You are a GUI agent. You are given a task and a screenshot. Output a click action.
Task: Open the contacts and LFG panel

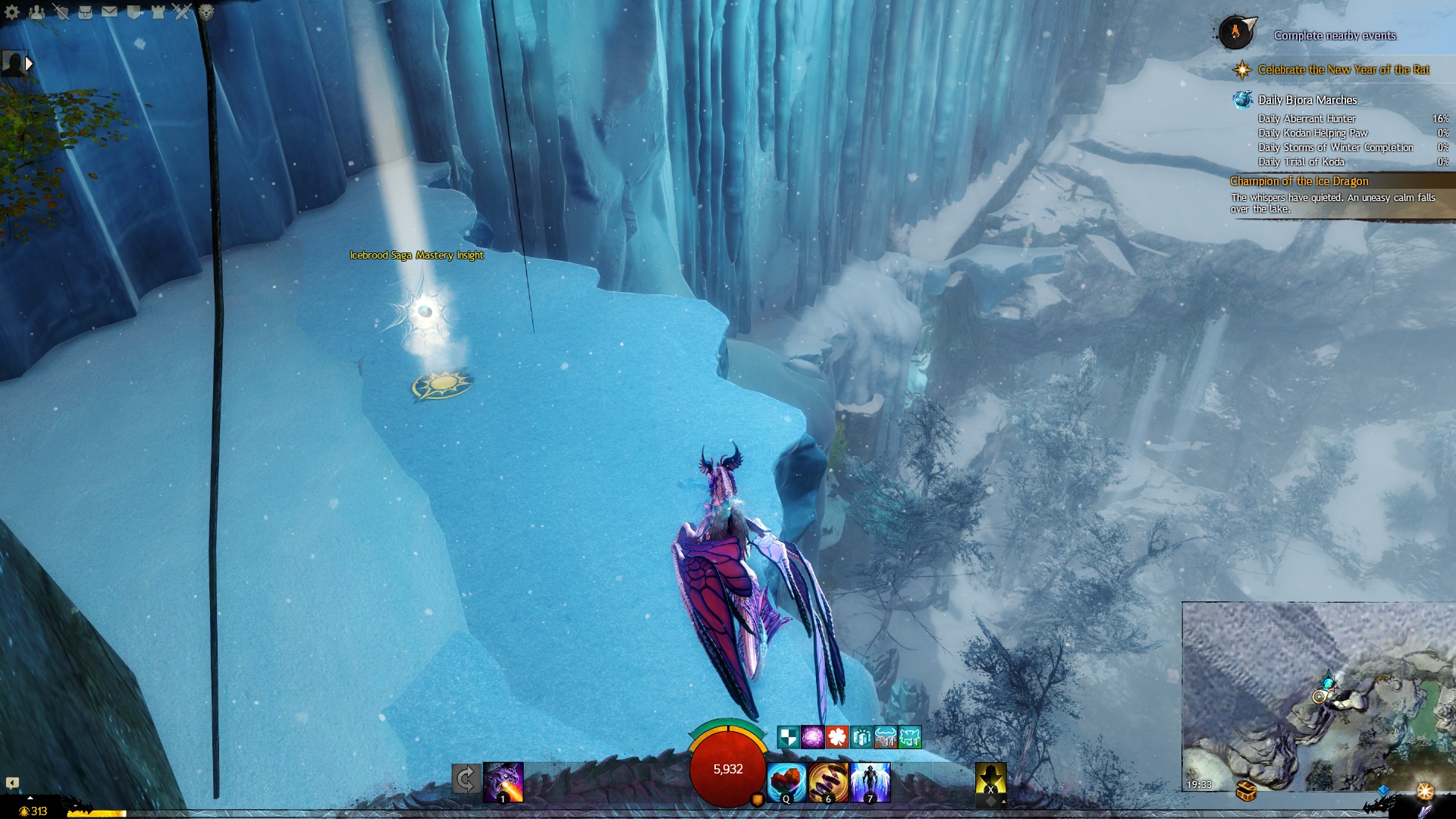click(x=36, y=12)
